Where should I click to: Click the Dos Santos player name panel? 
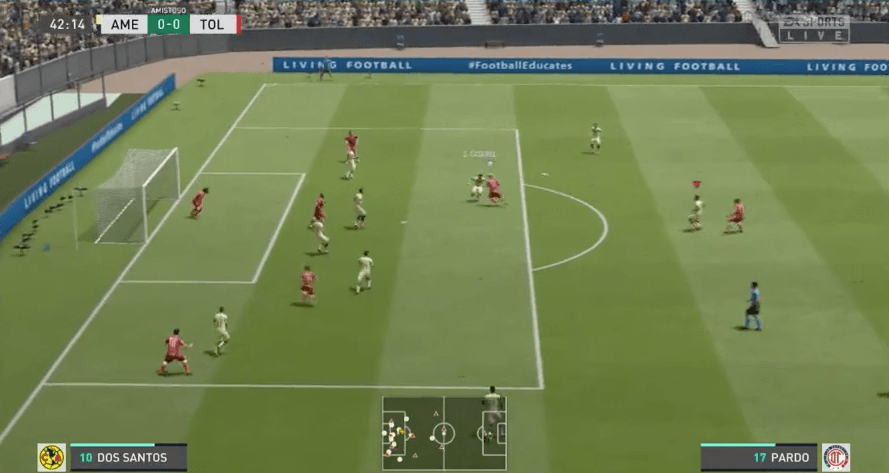click(x=127, y=458)
